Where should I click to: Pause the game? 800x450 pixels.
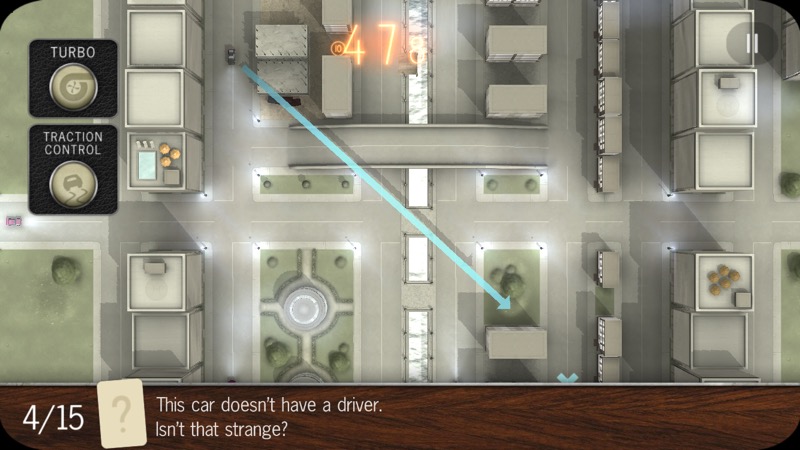752,43
